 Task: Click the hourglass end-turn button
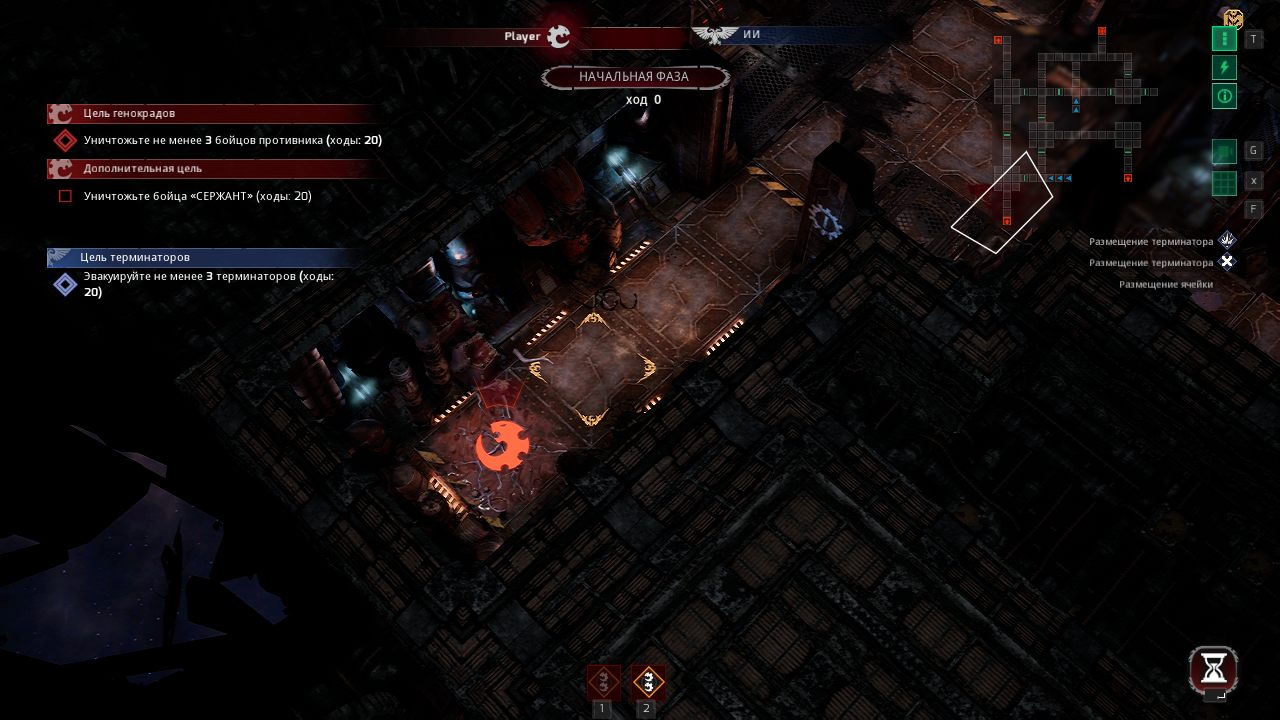[x=1213, y=670]
